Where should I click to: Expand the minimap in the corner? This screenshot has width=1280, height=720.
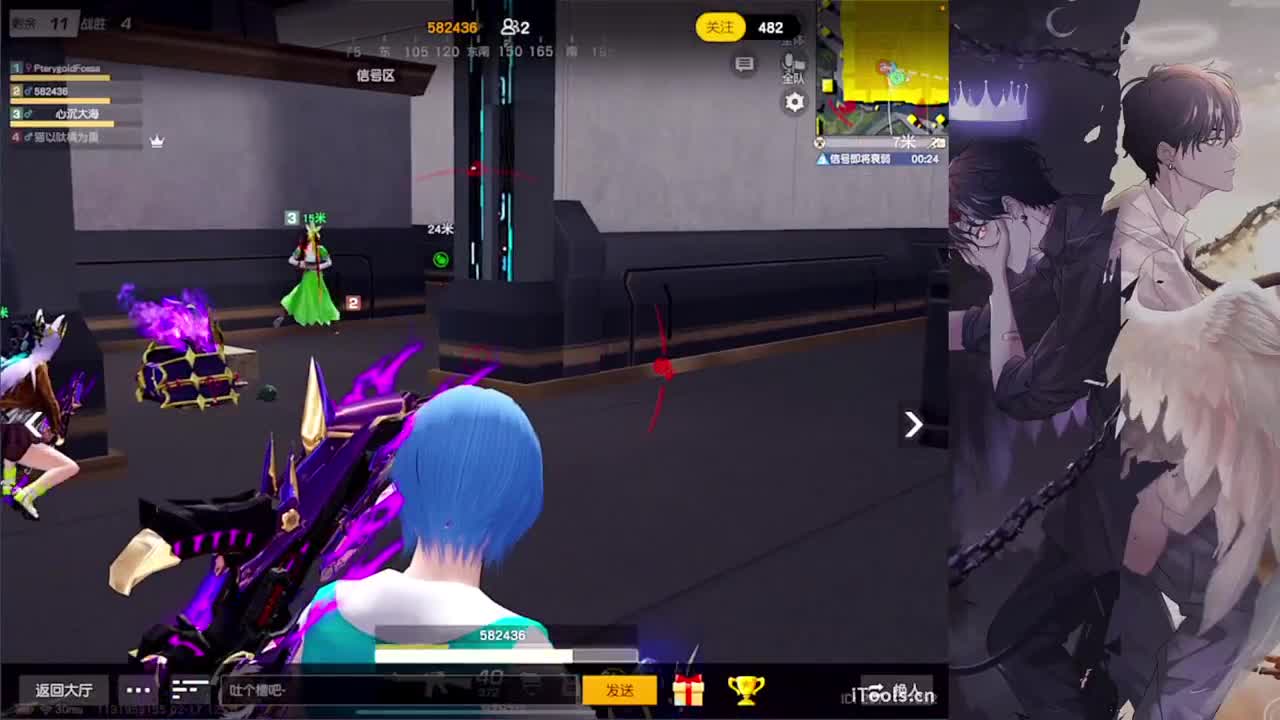[880, 70]
